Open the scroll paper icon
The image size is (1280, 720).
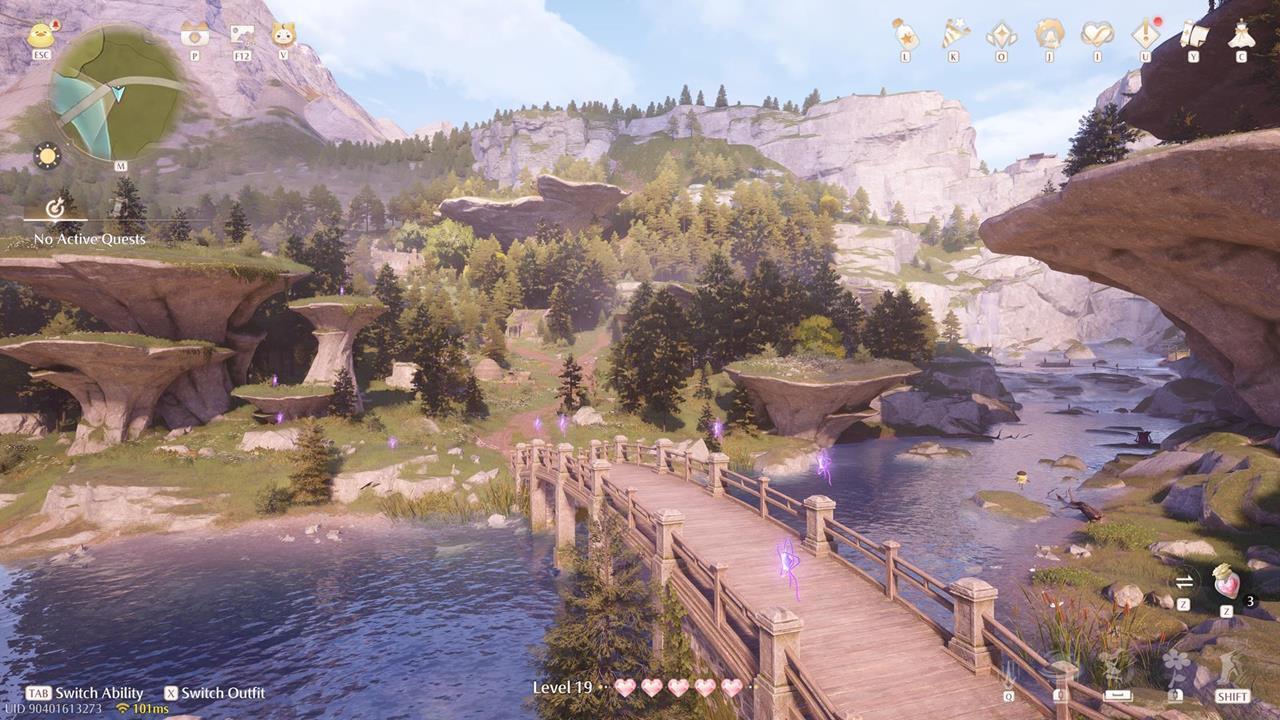[x=1193, y=35]
